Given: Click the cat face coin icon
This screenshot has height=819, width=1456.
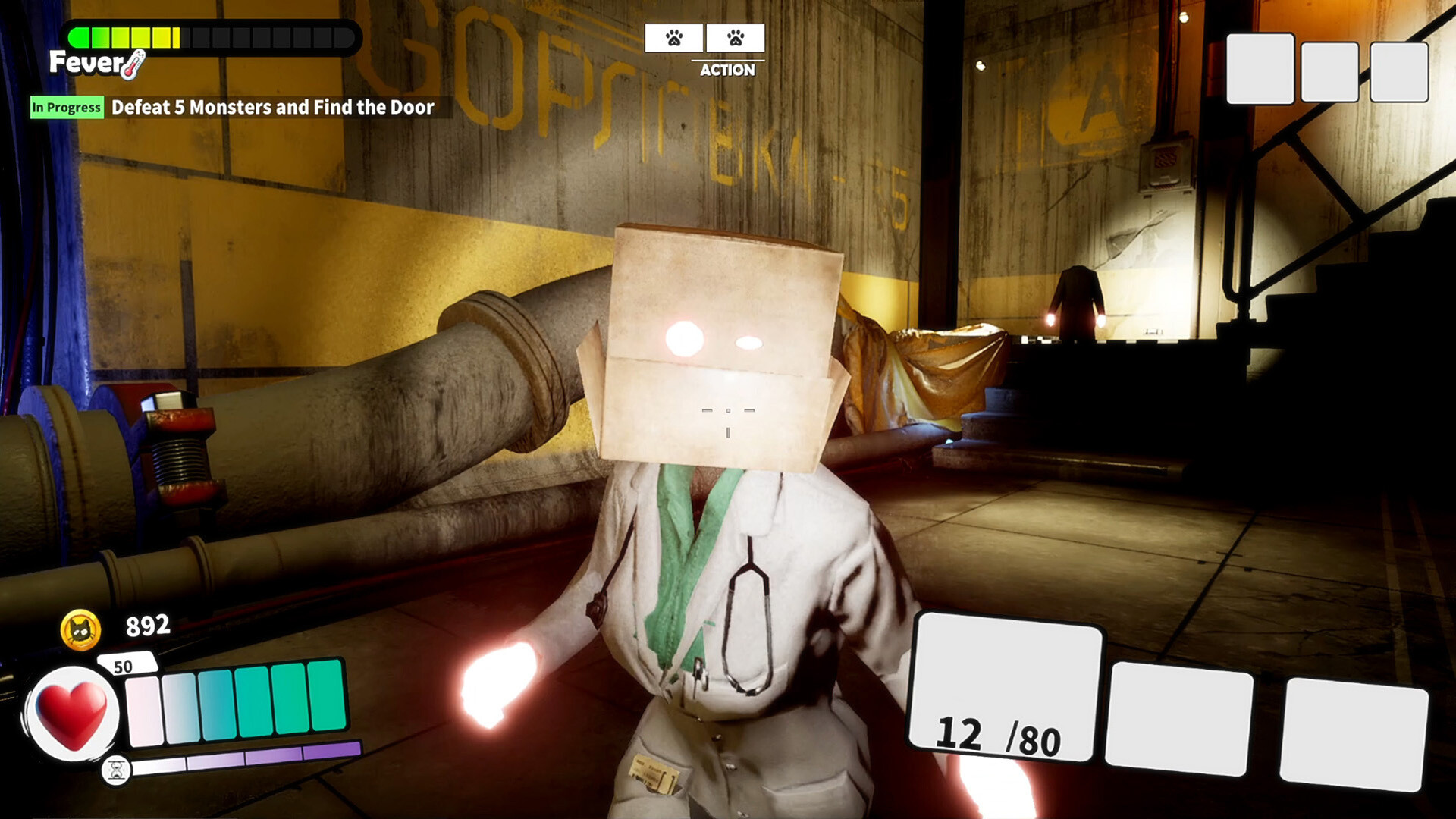Looking at the screenshot, I should tap(80, 629).
